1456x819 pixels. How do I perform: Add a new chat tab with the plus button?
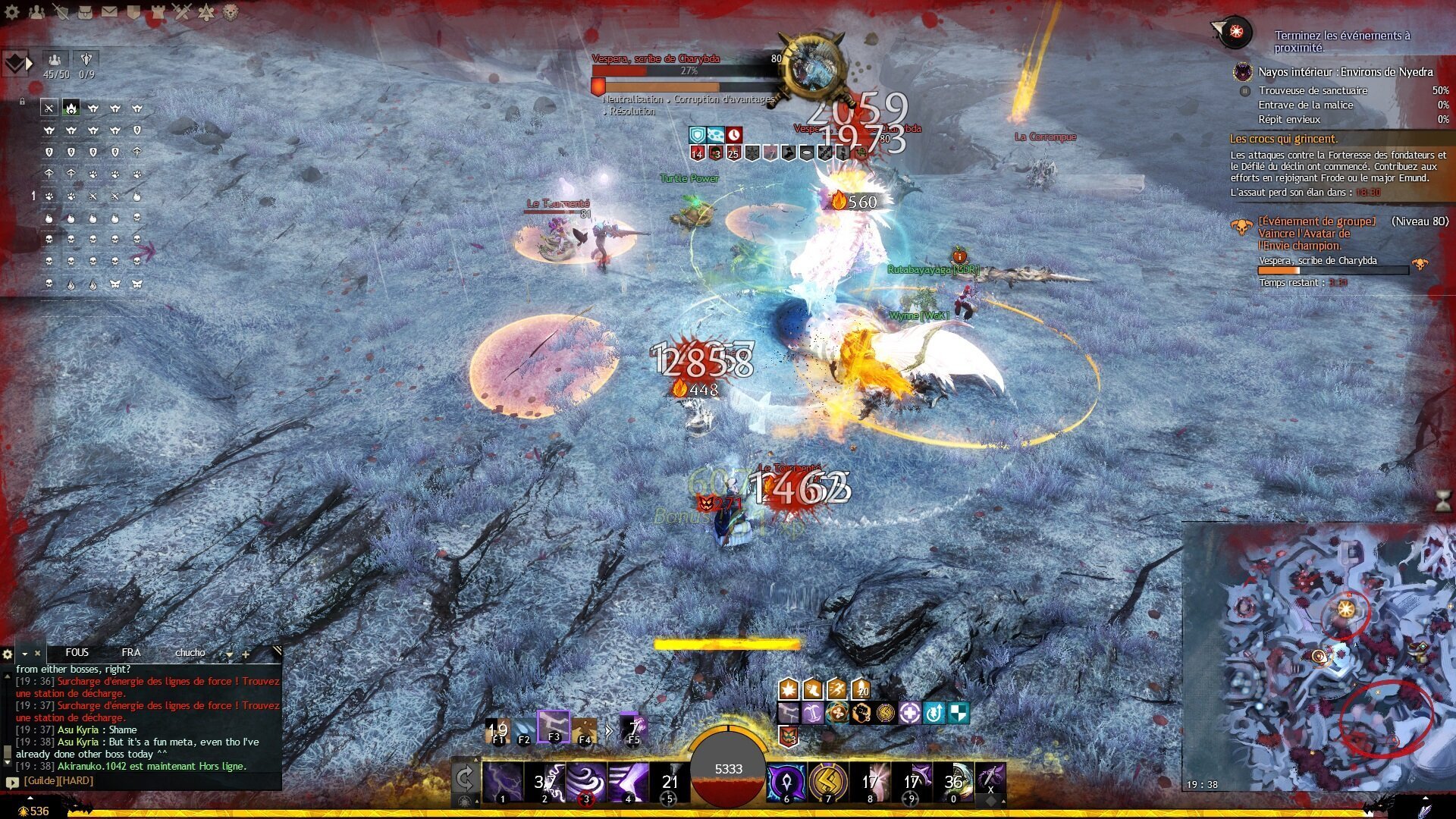(246, 654)
